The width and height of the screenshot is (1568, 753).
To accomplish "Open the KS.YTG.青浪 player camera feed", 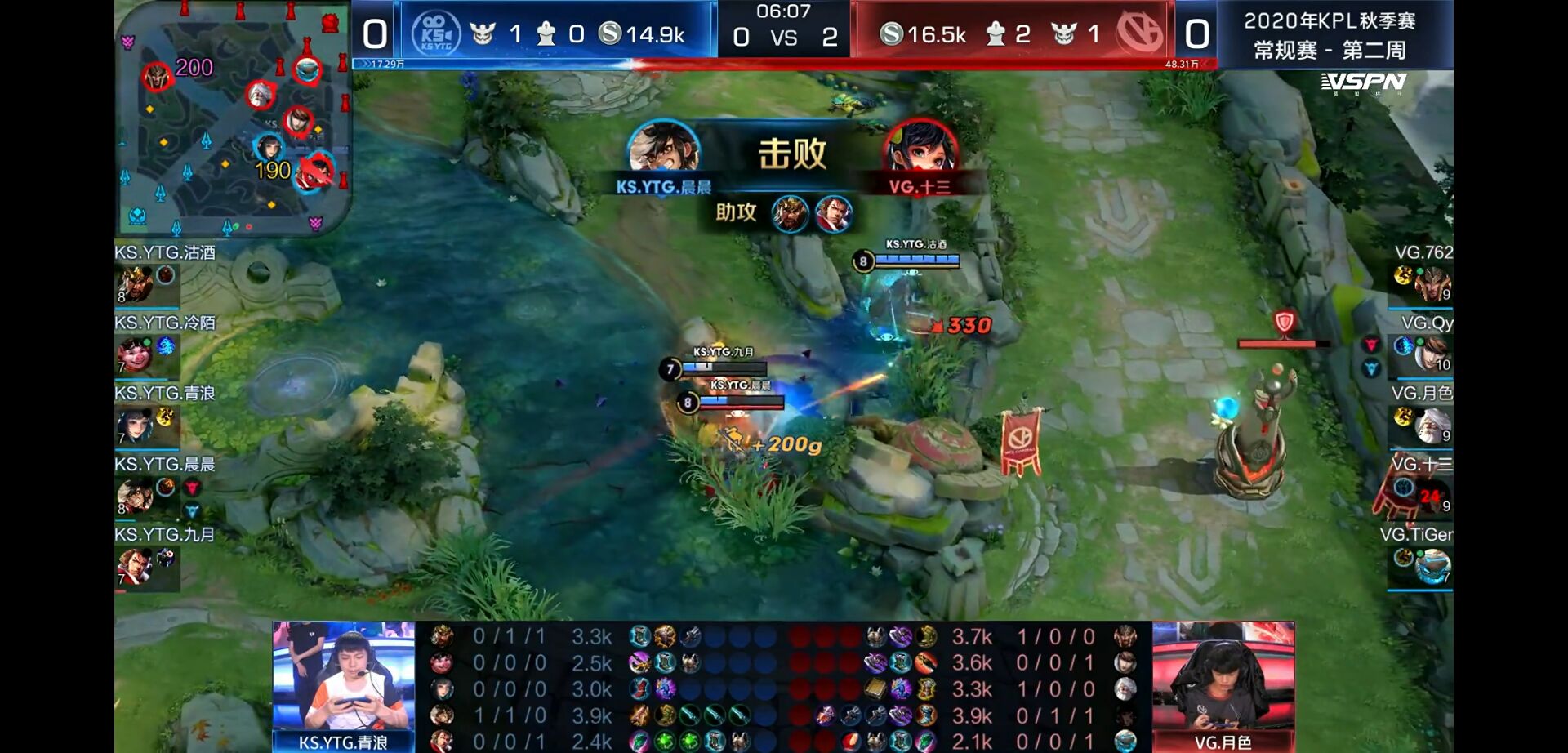I will [343, 676].
